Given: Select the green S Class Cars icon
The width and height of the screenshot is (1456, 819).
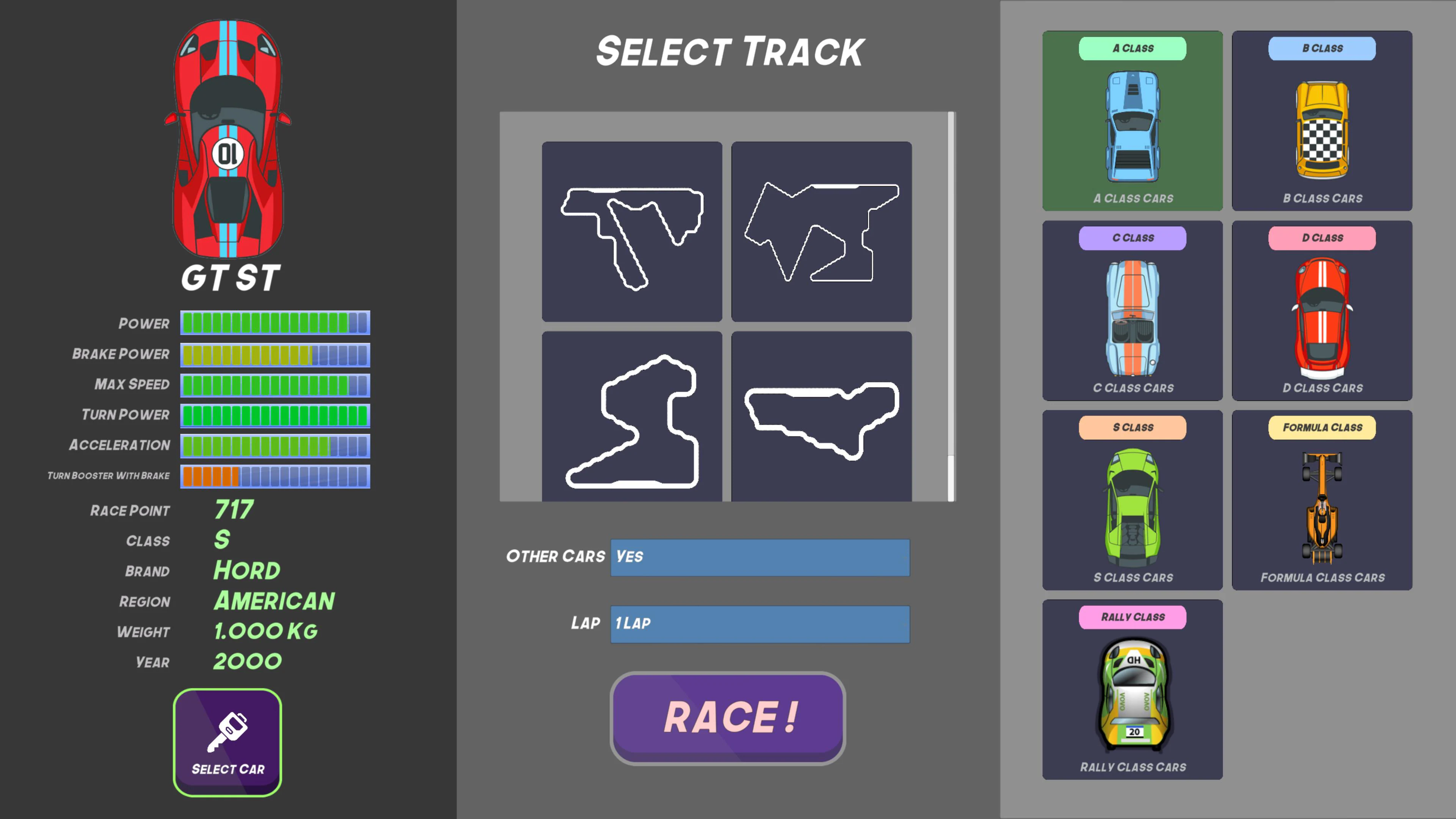Looking at the screenshot, I should (x=1132, y=506).
